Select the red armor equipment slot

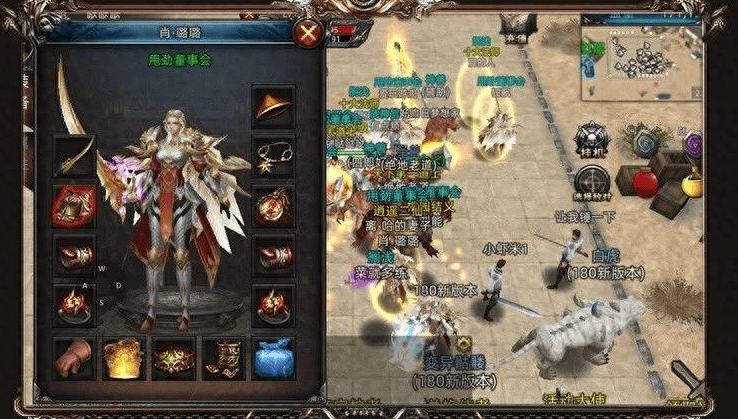tap(74, 206)
